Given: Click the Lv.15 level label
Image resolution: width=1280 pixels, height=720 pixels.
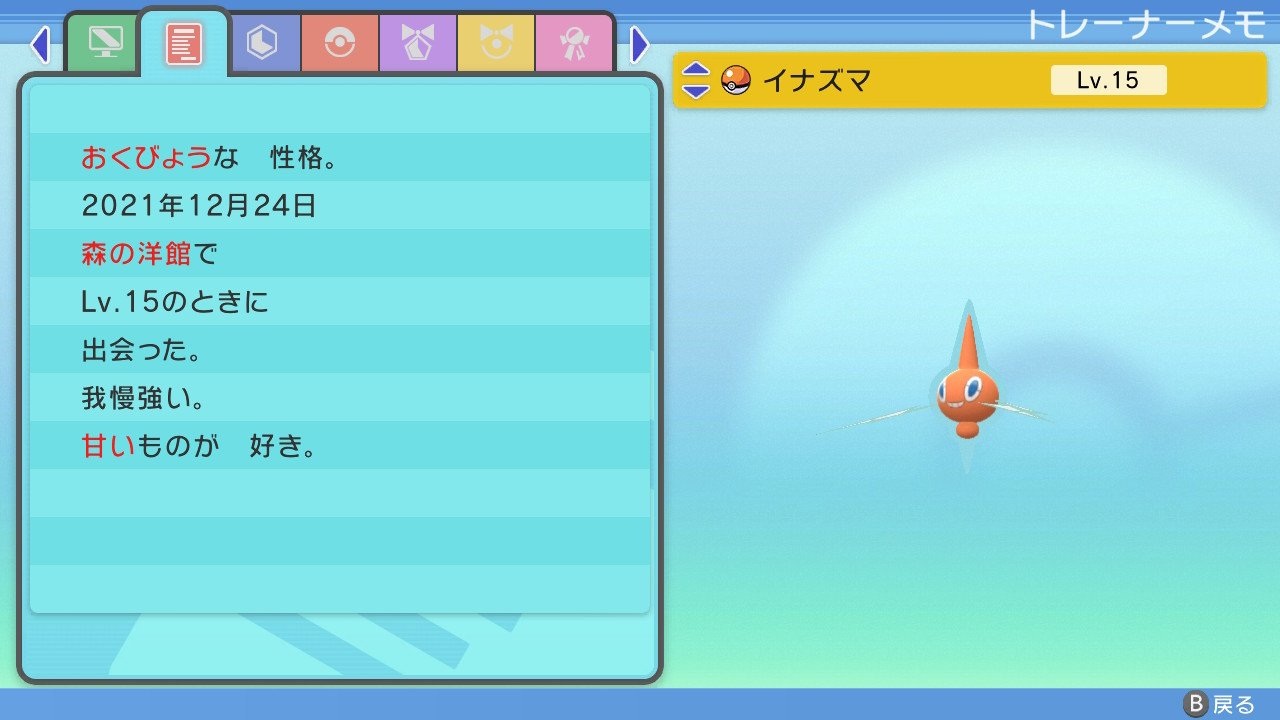Looking at the screenshot, I should 1106,80.
